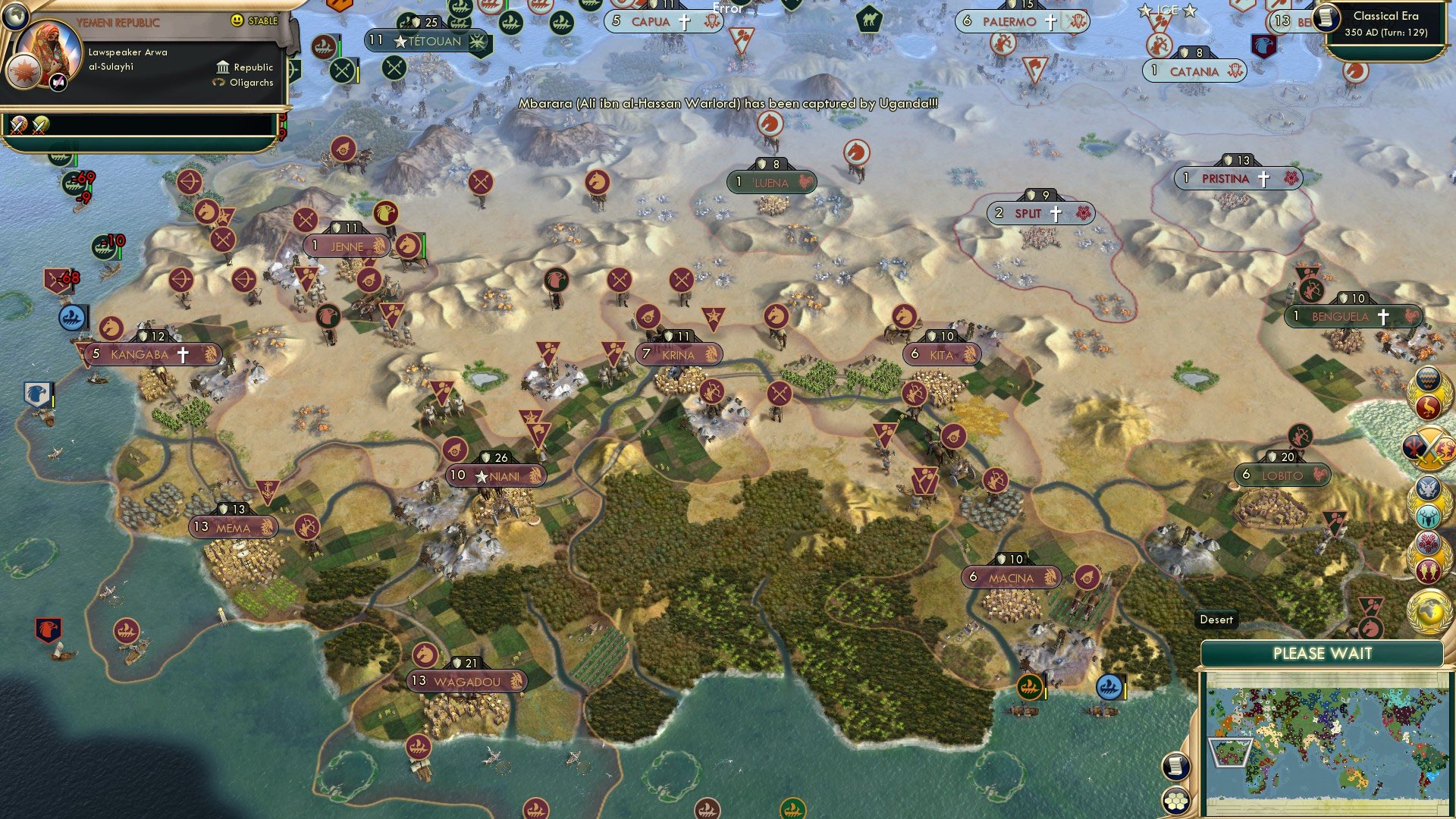The height and width of the screenshot is (819, 1456).
Task: Click the Oligarchs policy laurel icon
Action: tap(218, 83)
